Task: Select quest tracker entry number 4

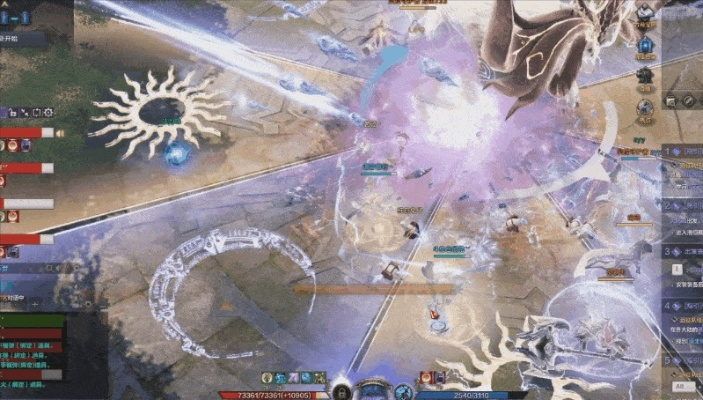Action: click(684, 306)
